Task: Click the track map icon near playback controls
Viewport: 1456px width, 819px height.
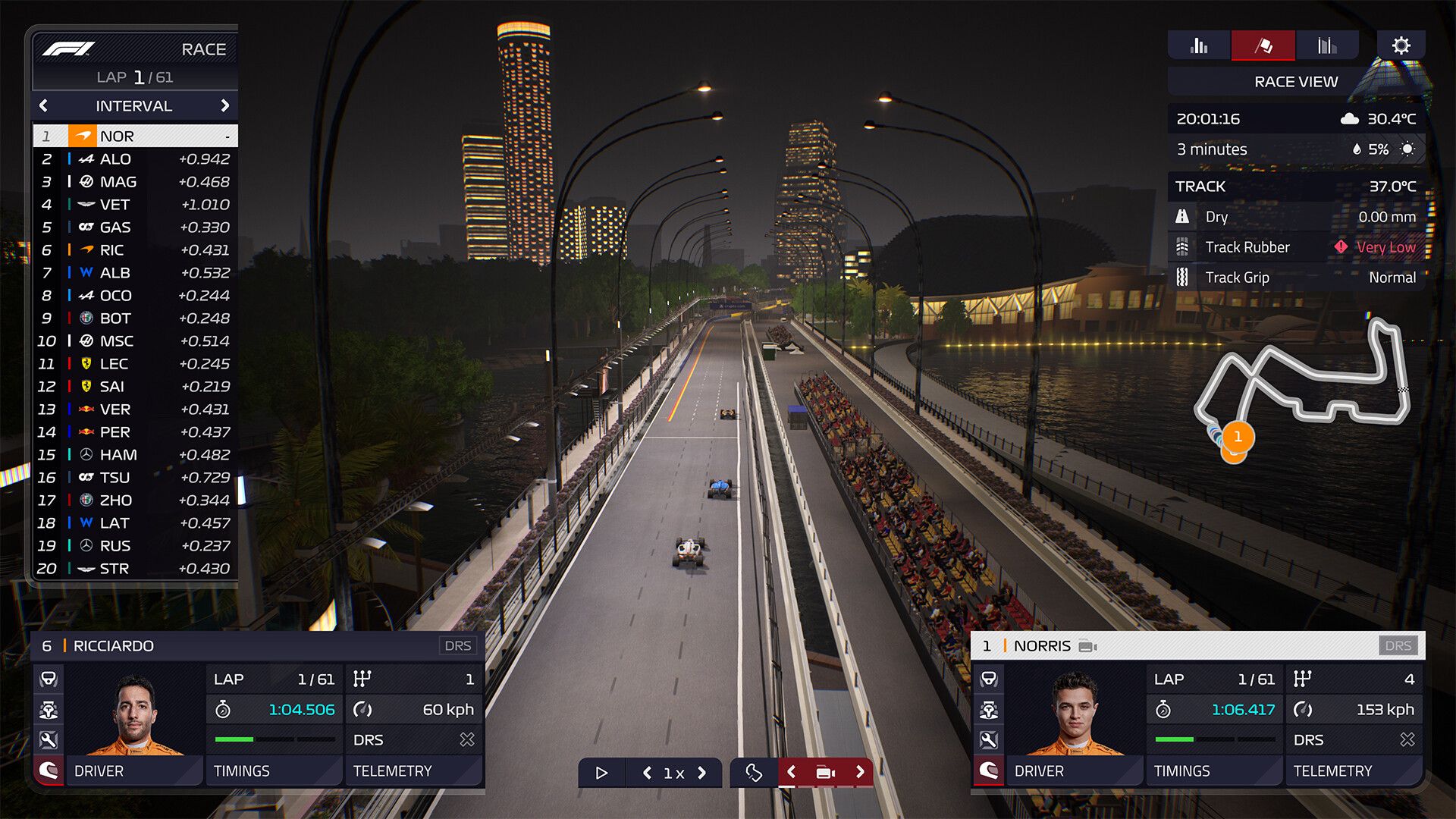Action: tap(754, 772)
